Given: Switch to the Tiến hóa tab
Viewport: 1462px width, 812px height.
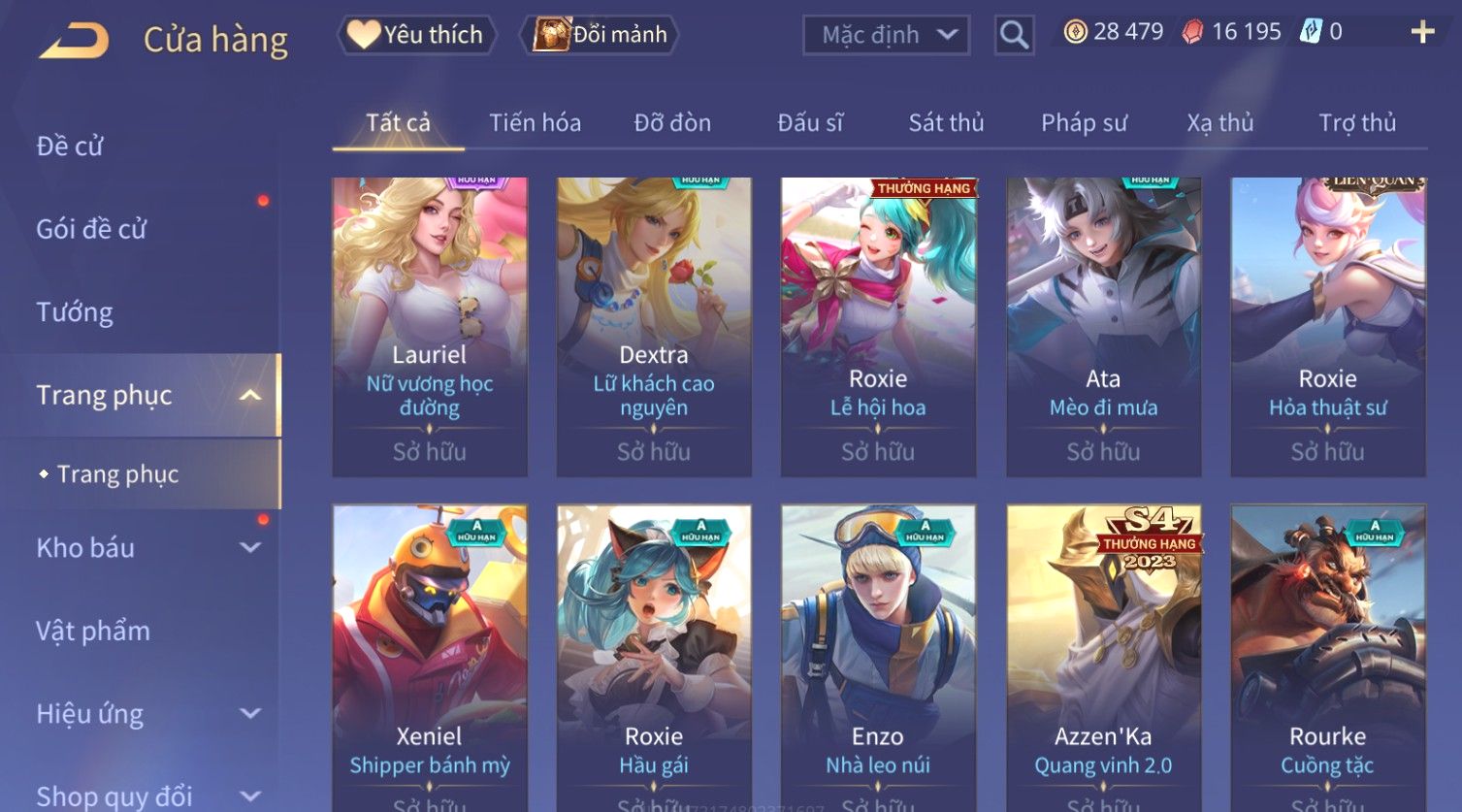Looking at the screenshot, I should [535, 123].
